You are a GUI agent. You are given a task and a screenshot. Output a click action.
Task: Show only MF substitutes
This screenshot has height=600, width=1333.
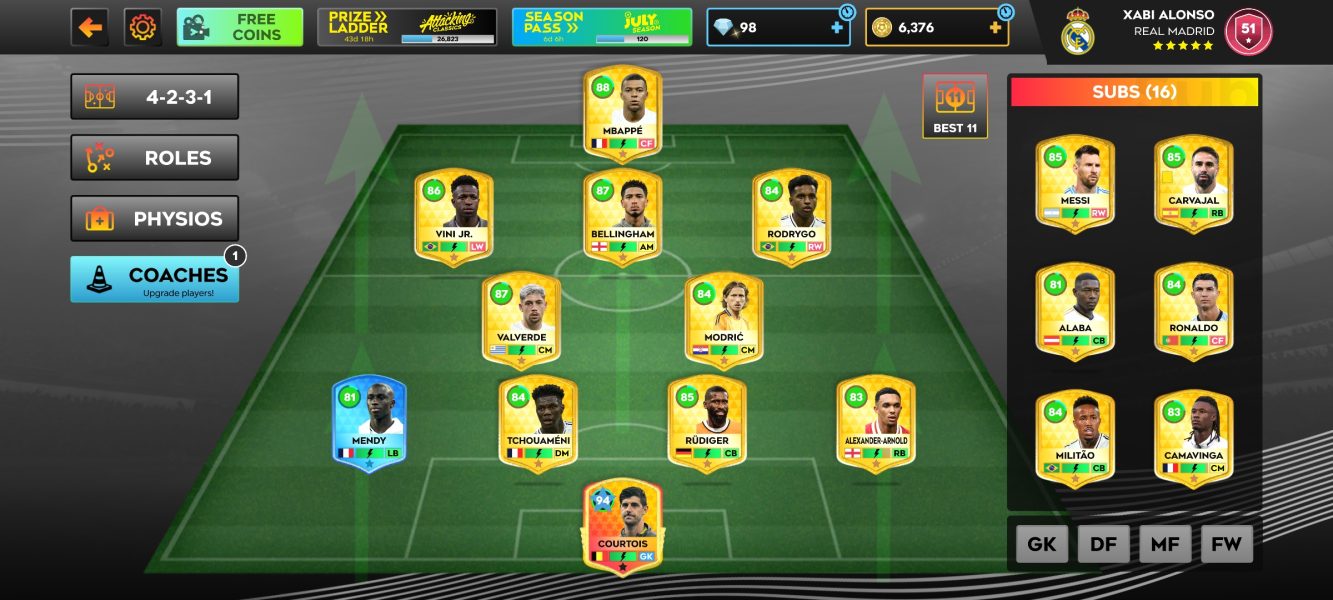click(x=1165, y=544)
